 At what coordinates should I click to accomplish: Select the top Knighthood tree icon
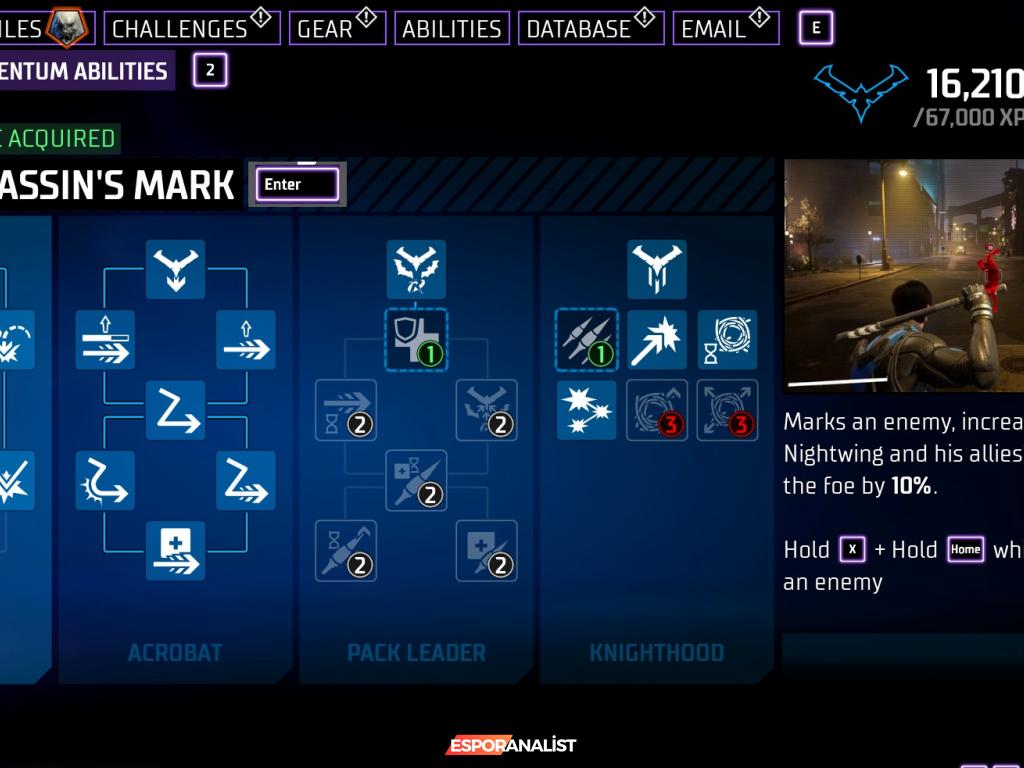coord(657,269)
